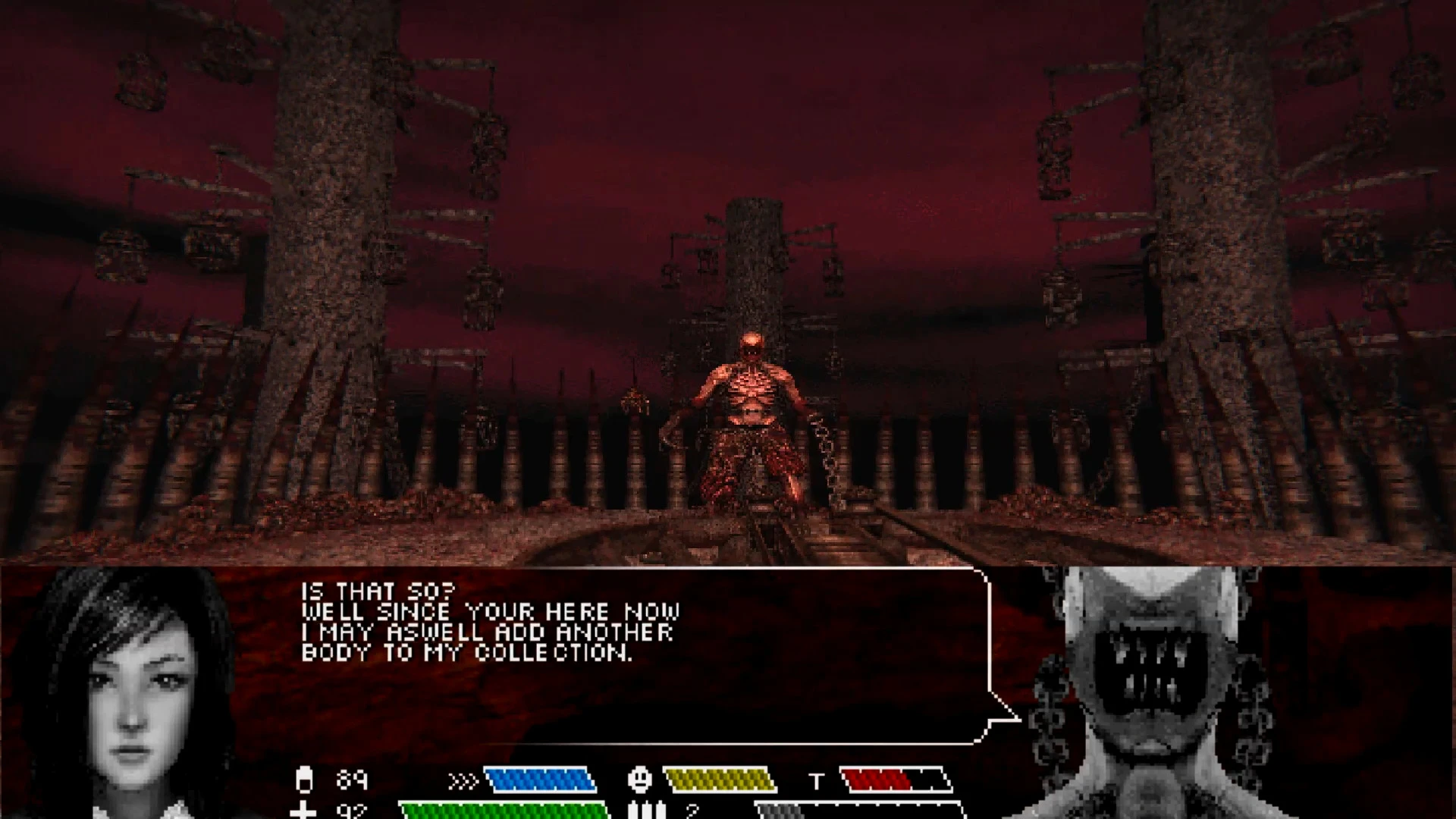Click the shotgun shells icon next to the 2
Image resolution: width=1456 pixels, height=819 pixels.
point(648,810)
